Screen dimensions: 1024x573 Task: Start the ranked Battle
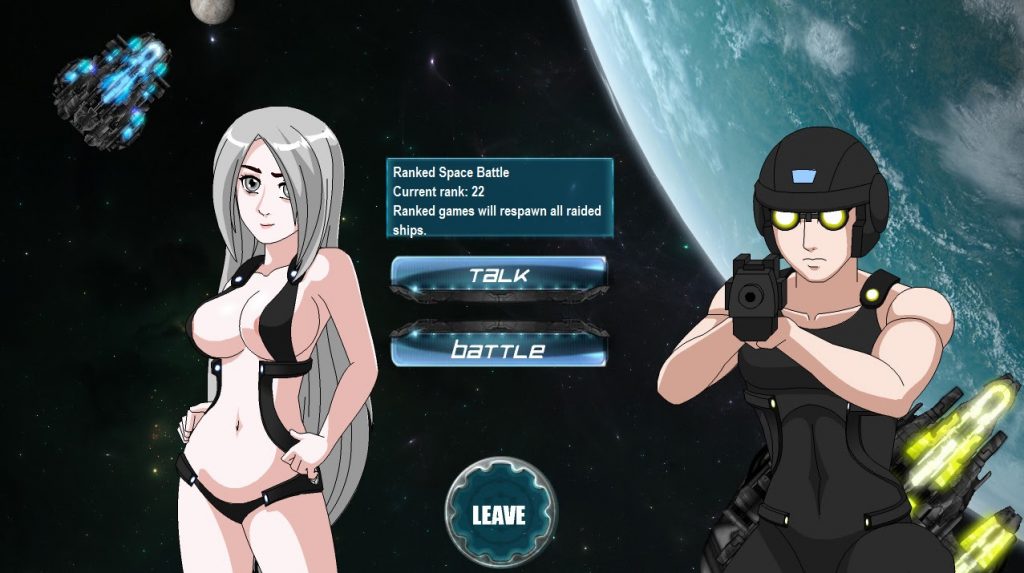[498, 349]
